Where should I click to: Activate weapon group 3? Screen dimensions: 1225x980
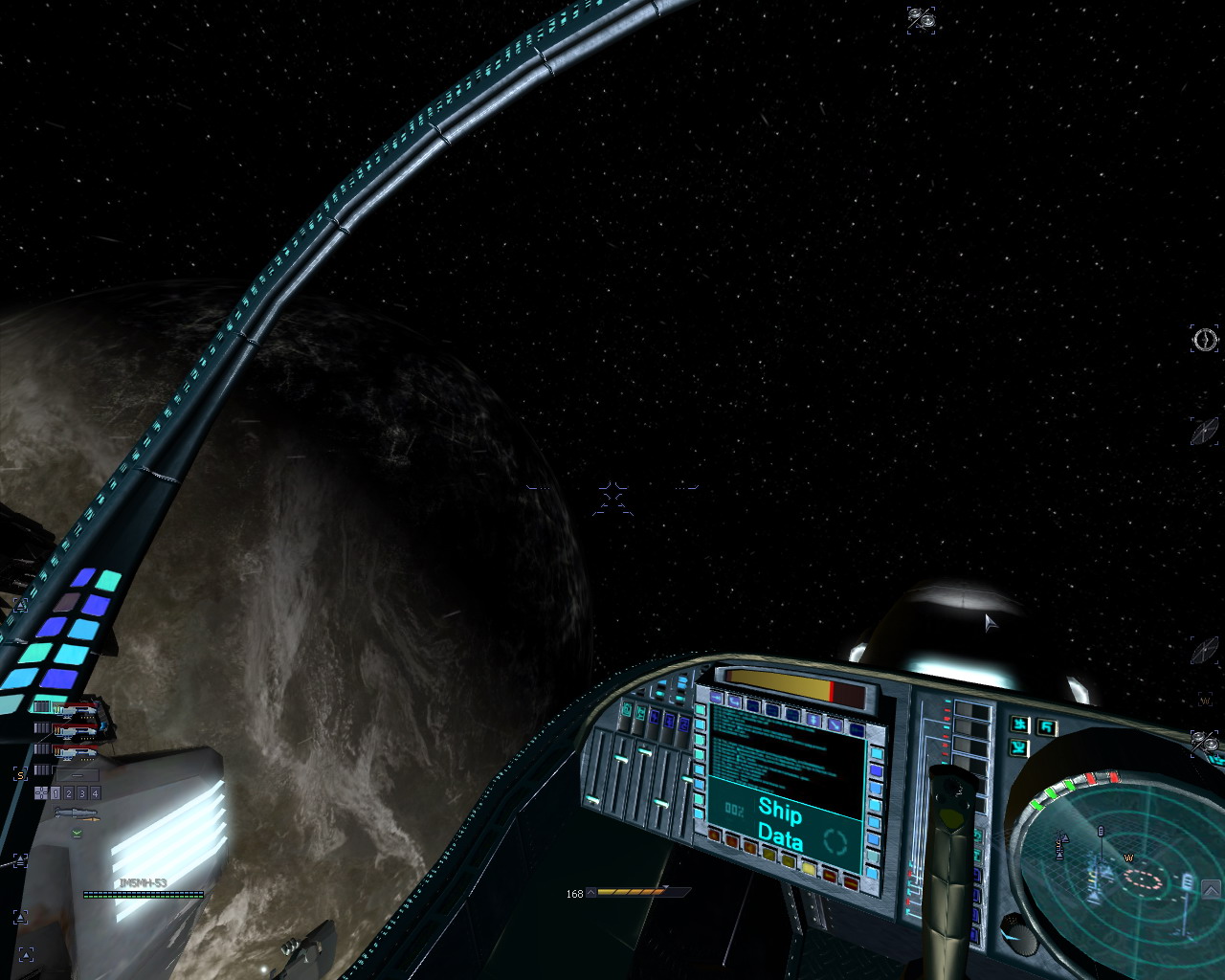point(82,793)
